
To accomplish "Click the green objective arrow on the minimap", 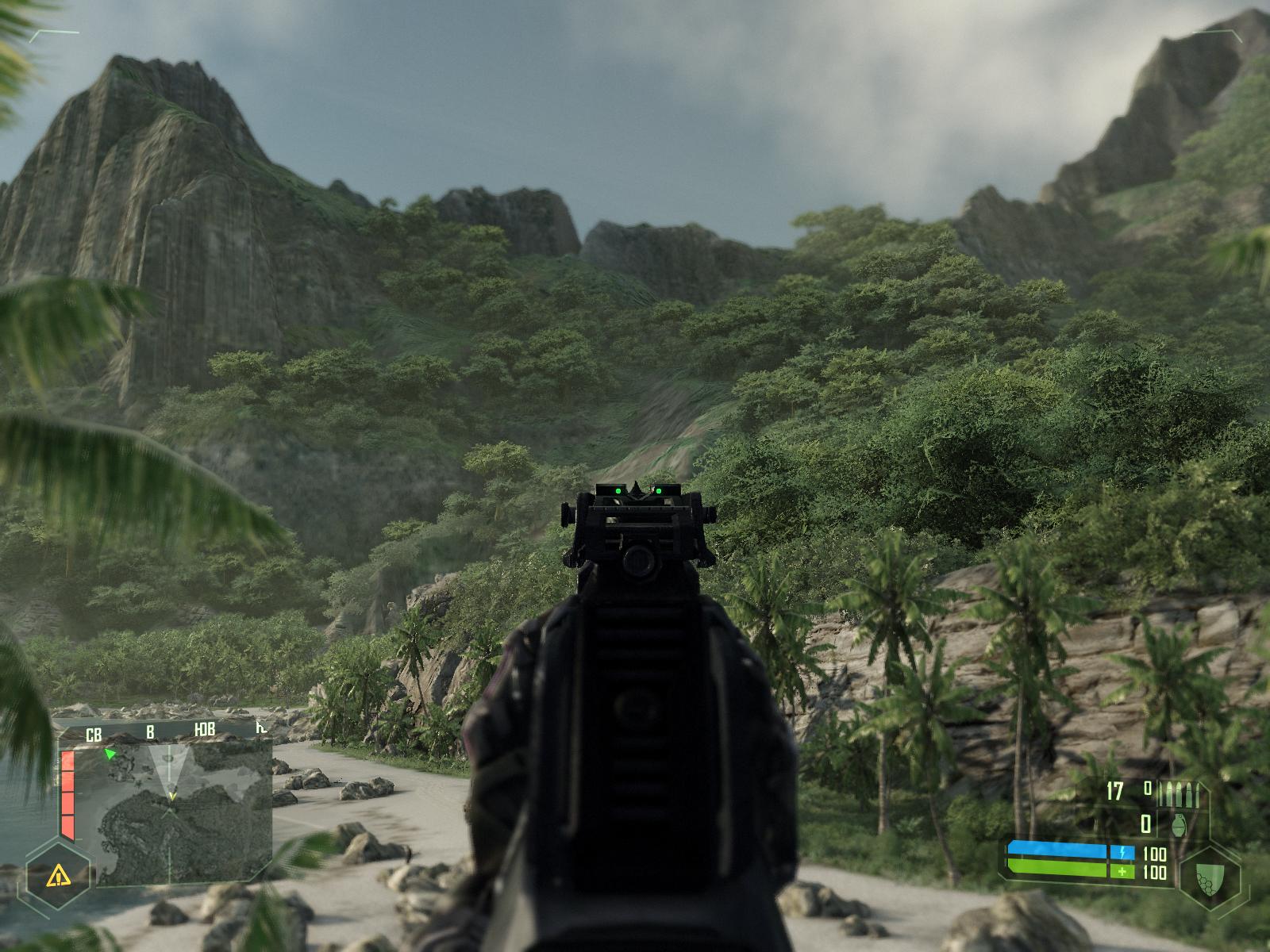I will 110,754.
